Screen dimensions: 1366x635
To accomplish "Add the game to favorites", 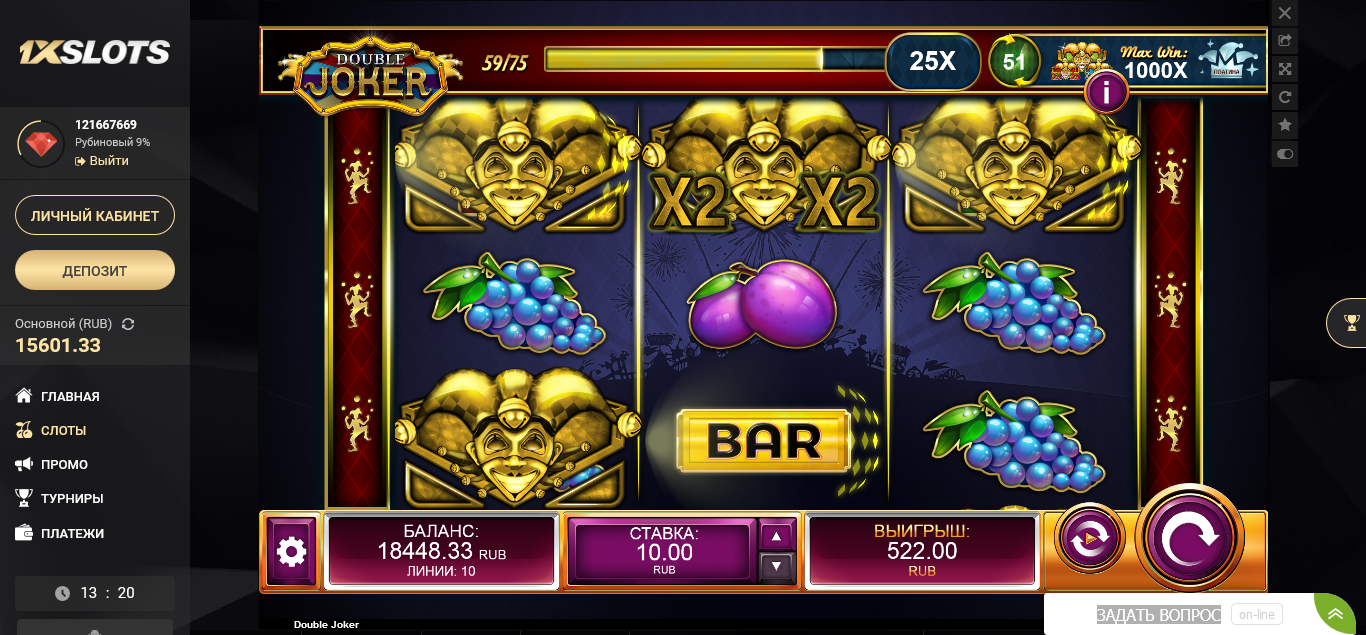I will tap(1285, 125).
